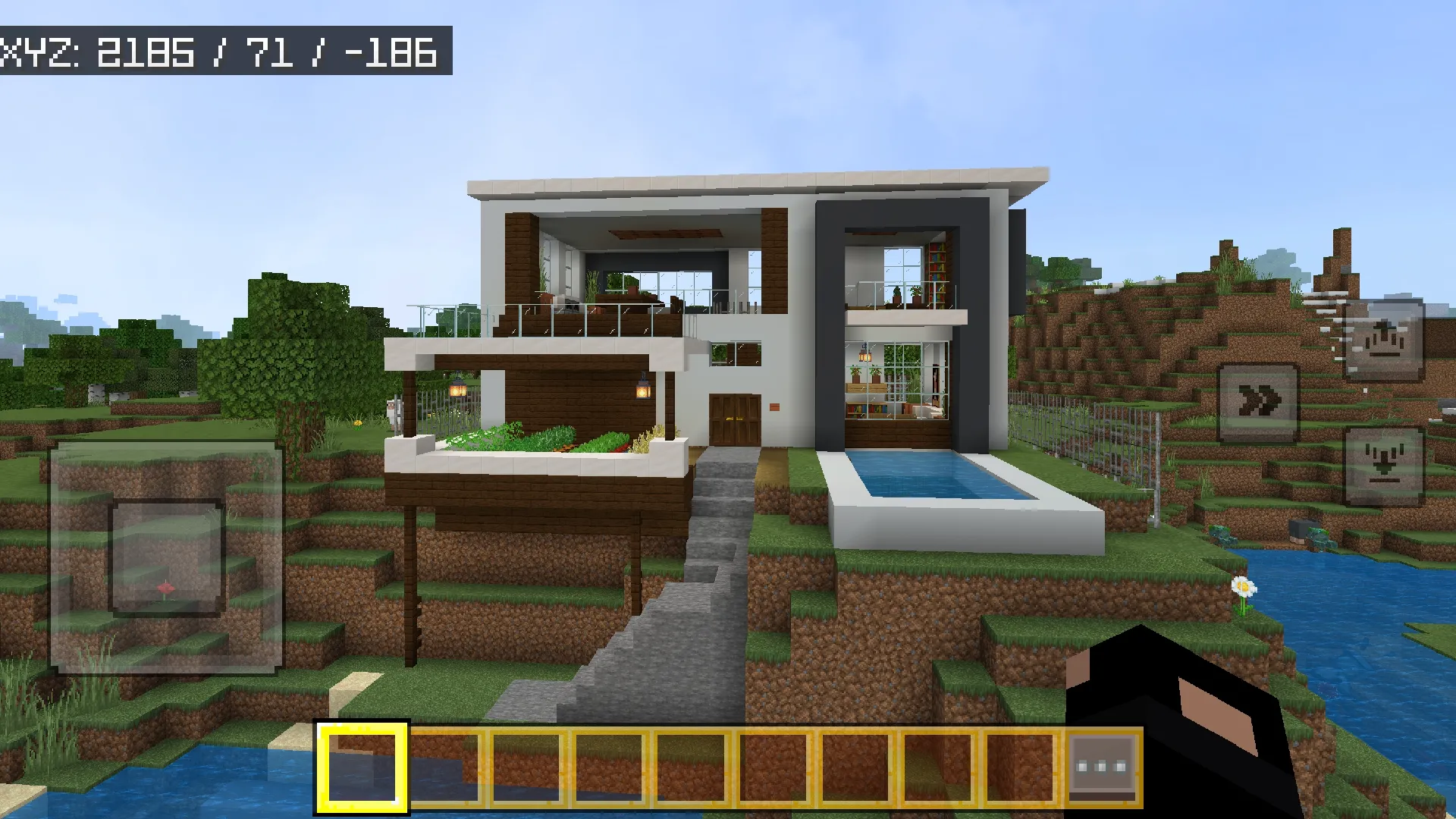The width and height of the screenshot is (1456, 819).
Task: Select the seventh hotbar slot
Action: click(x=858, y=767)
